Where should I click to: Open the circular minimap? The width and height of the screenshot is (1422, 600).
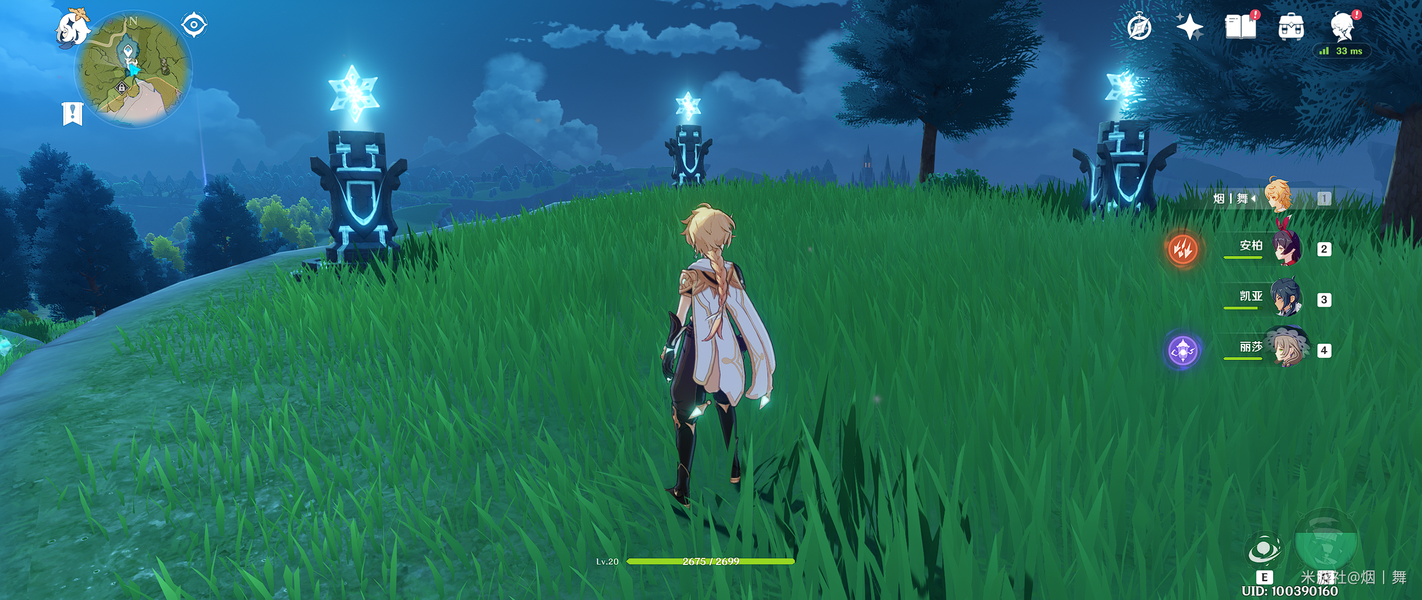(133, 69)
